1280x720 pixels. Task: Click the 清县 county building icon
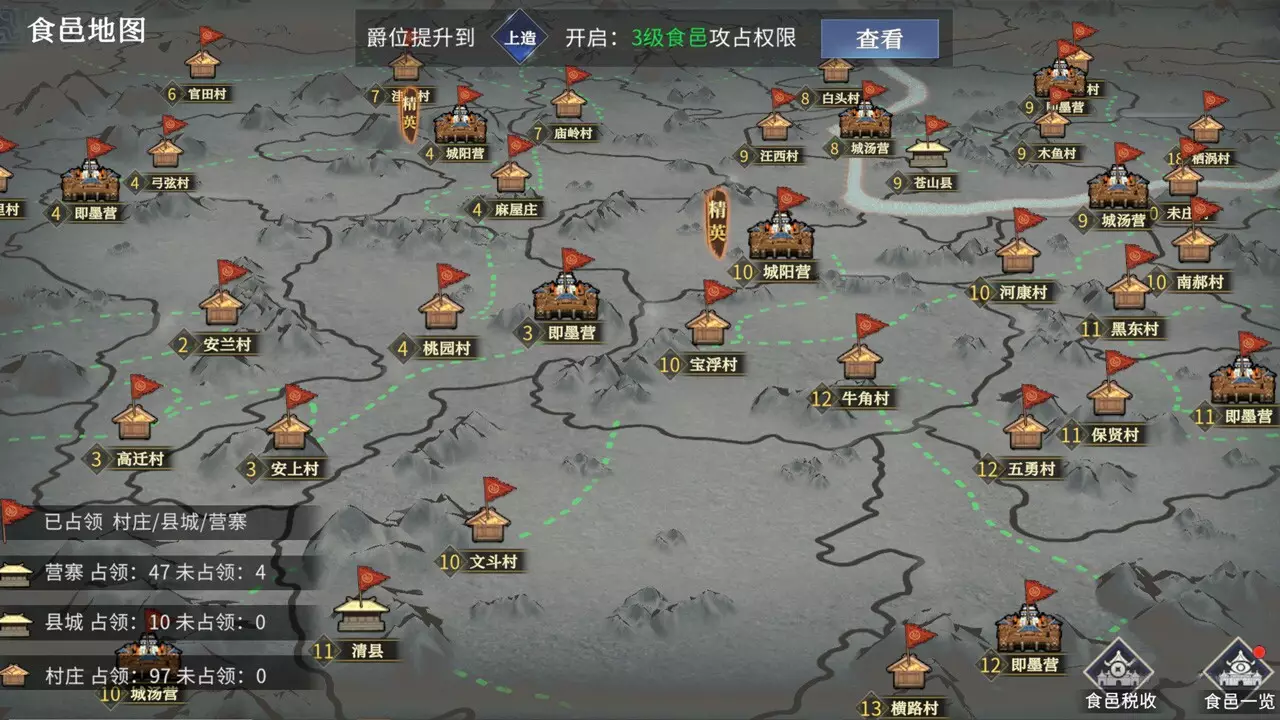(360, 615)
